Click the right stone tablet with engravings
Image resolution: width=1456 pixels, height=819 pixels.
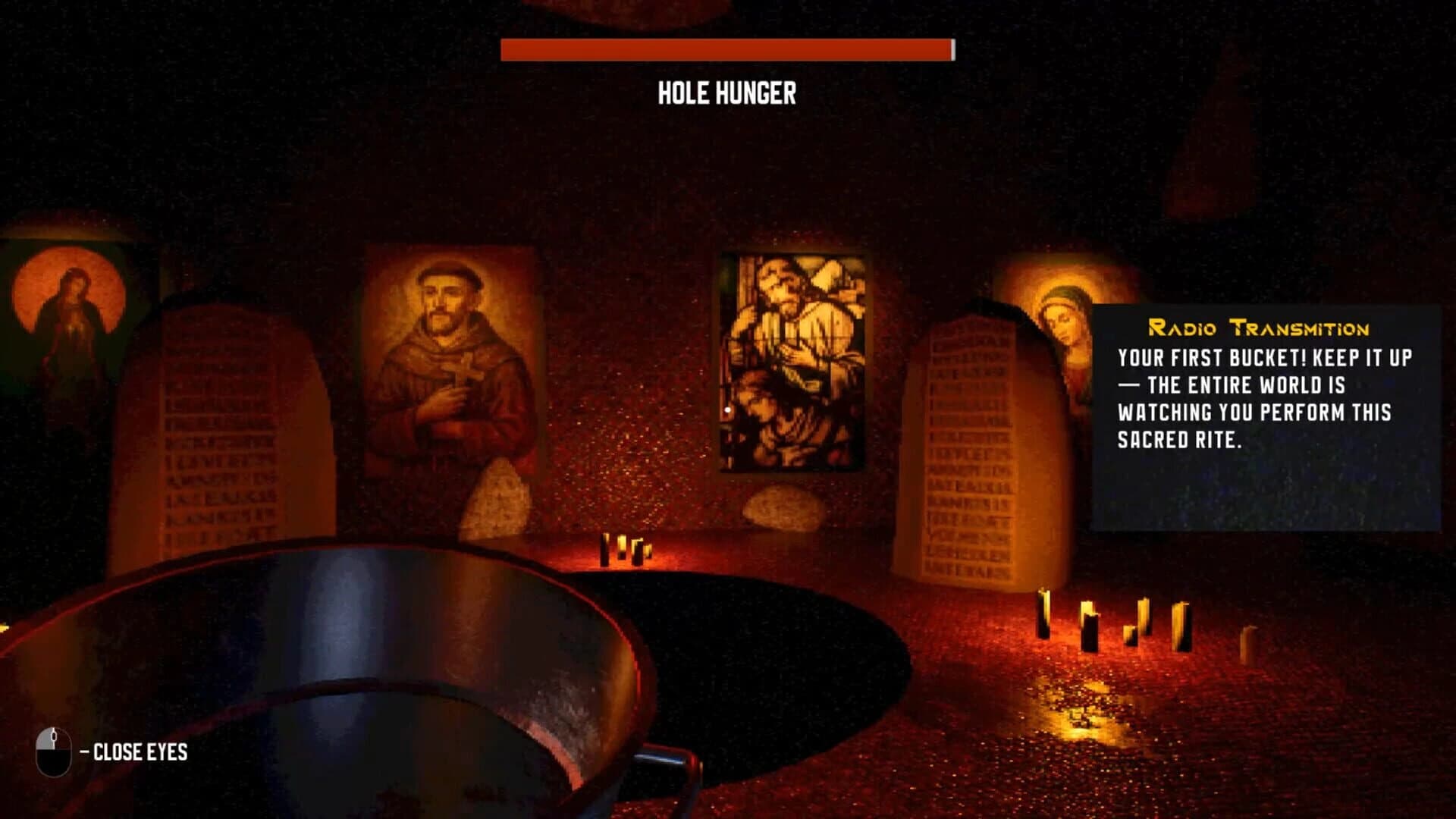coord(971,447)
